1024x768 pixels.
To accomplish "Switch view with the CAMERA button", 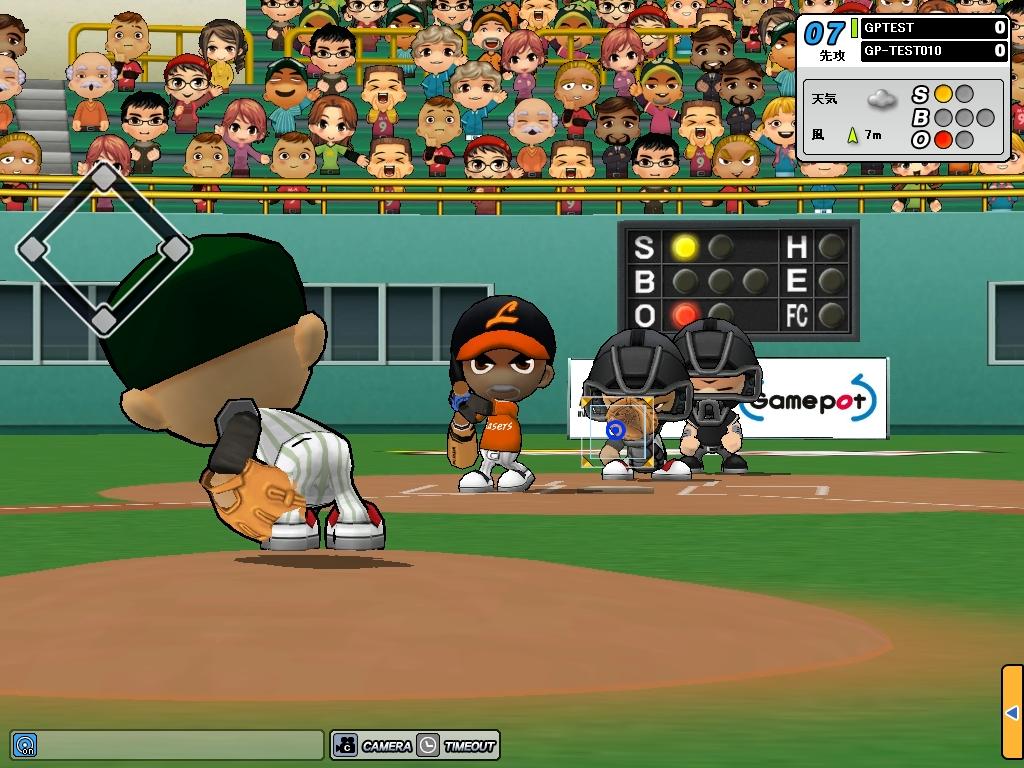I will coord(373,745).
